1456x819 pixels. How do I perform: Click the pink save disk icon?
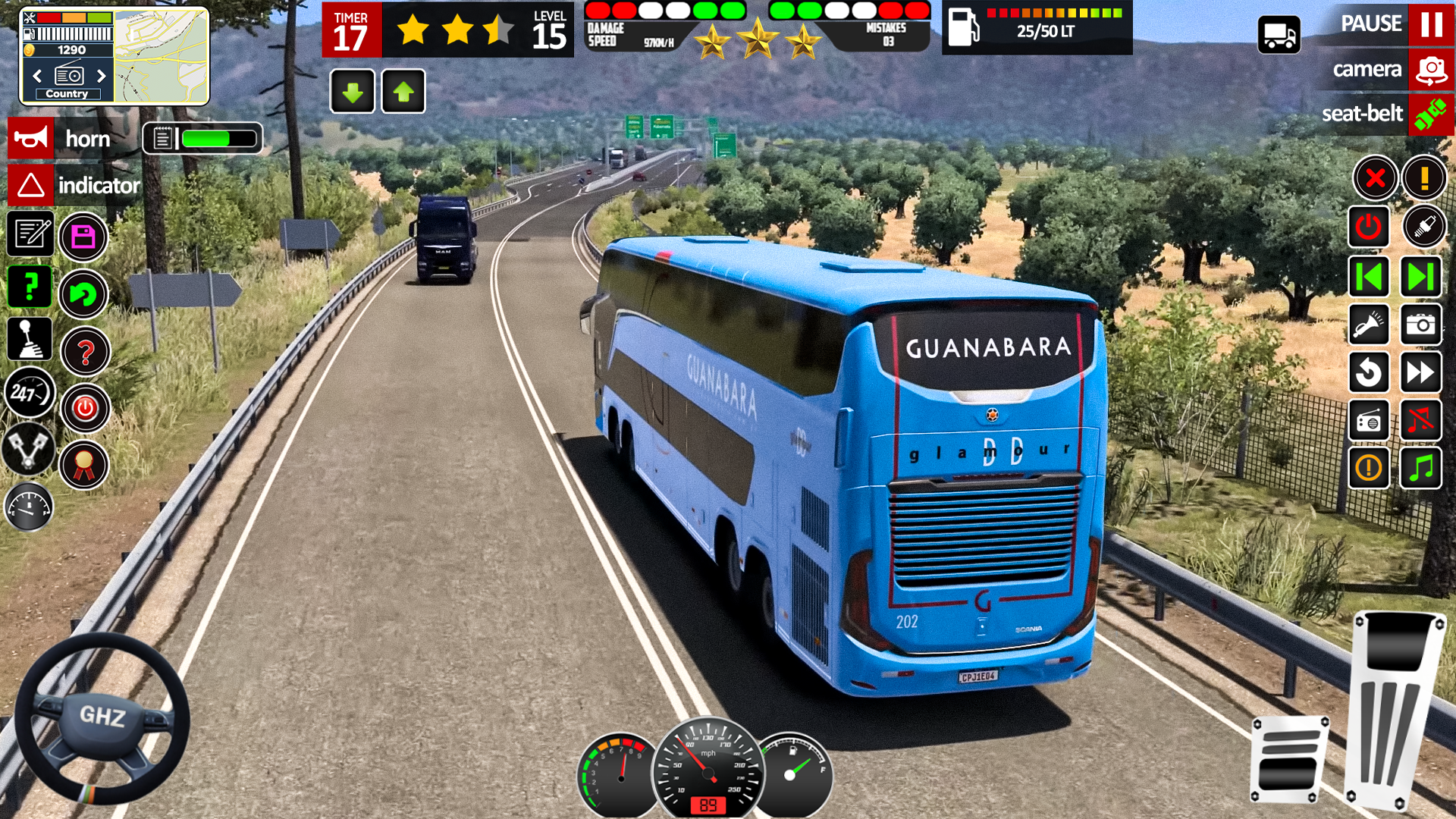click(x=83, y=237)
